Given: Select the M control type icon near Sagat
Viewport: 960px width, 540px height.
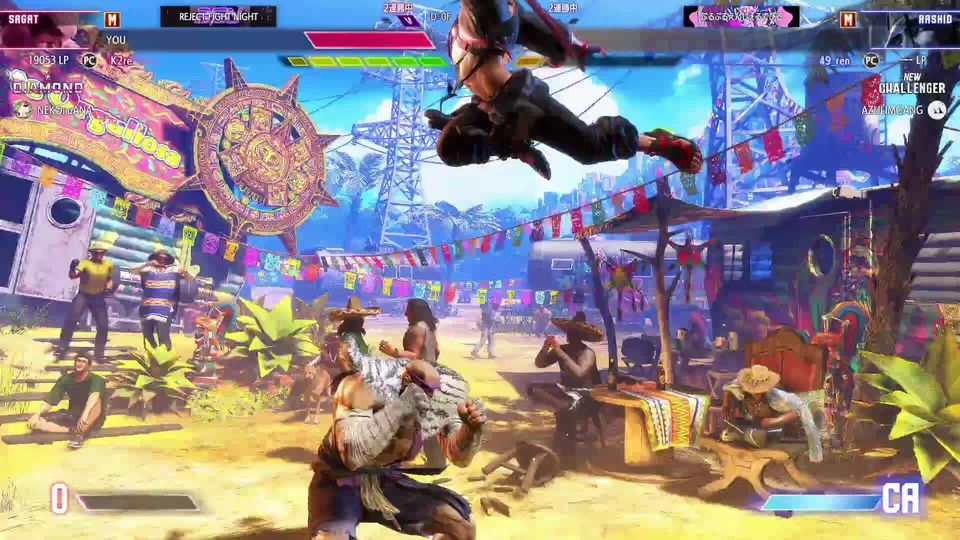Looking at the screenshot, I should pyautogui.click(x=112, y=19).
